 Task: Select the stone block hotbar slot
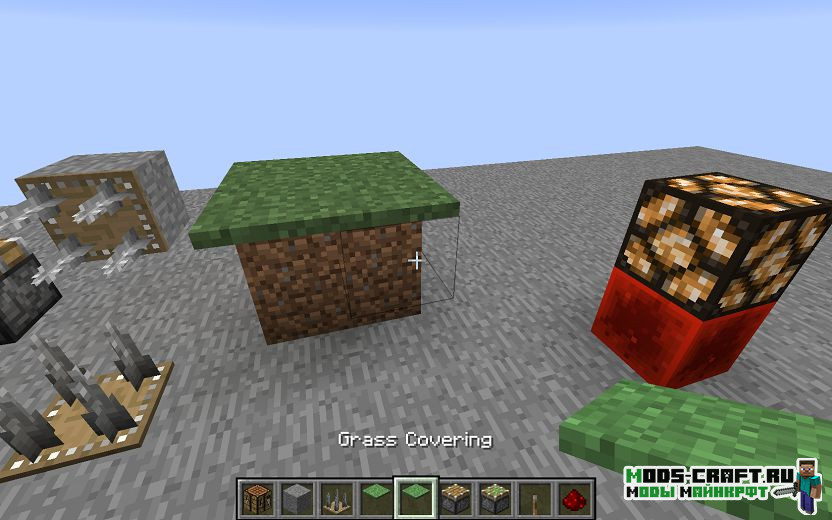pos(295,497)
